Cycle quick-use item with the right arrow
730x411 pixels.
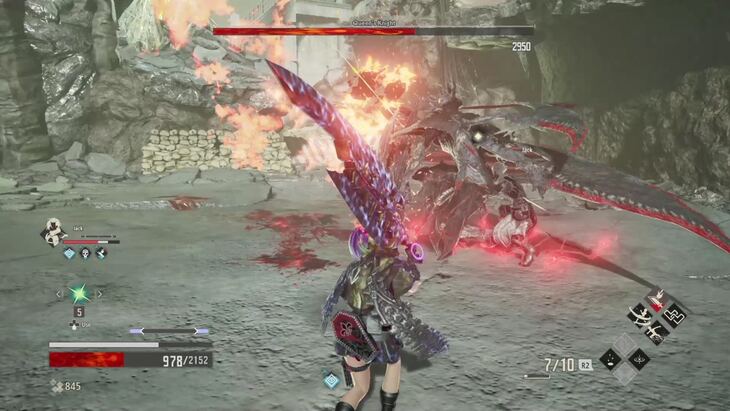[x=99, y=294]
